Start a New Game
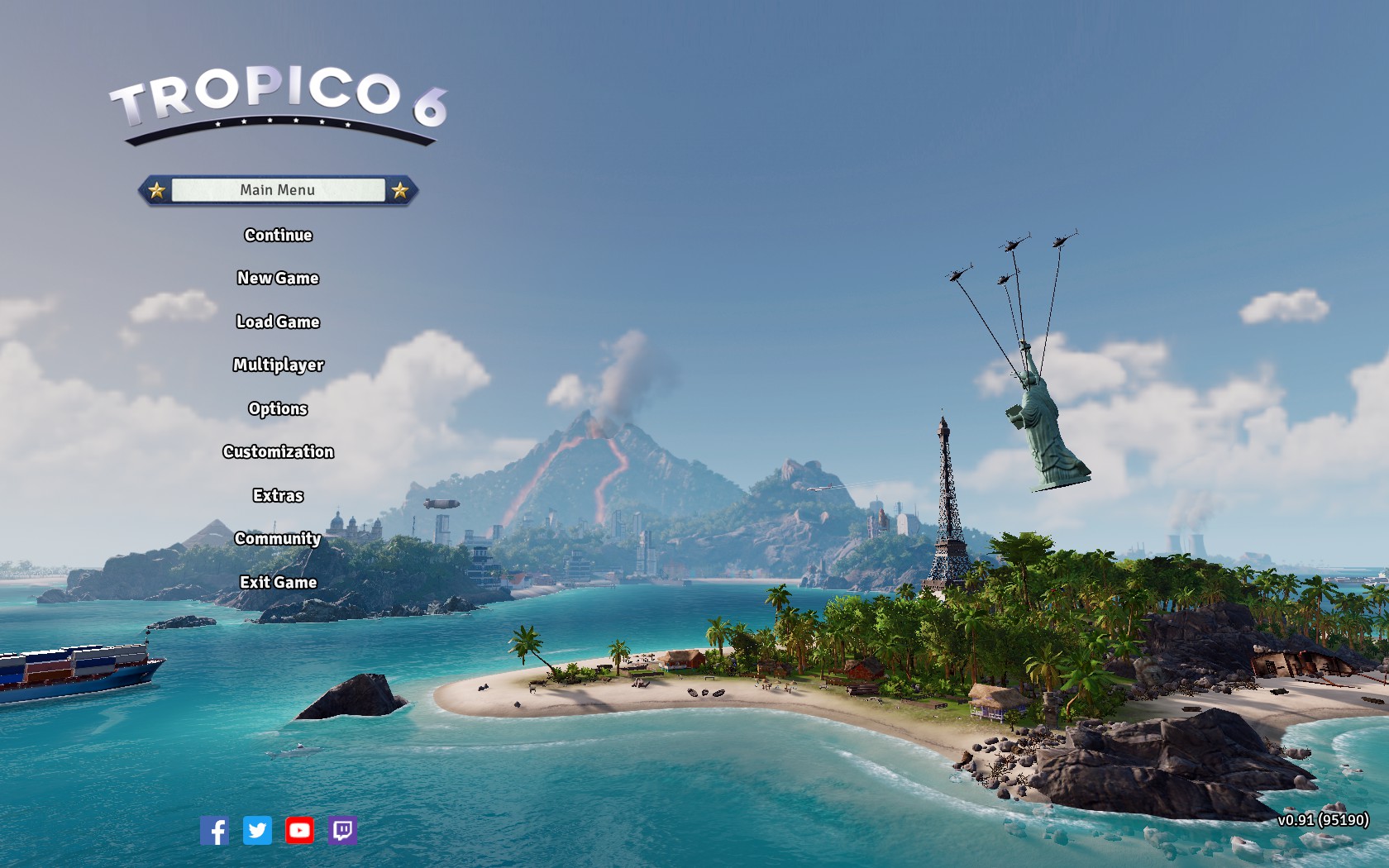Image resolution: width=1389 pixels, height=868 pixels. click(x=278, y=279)
